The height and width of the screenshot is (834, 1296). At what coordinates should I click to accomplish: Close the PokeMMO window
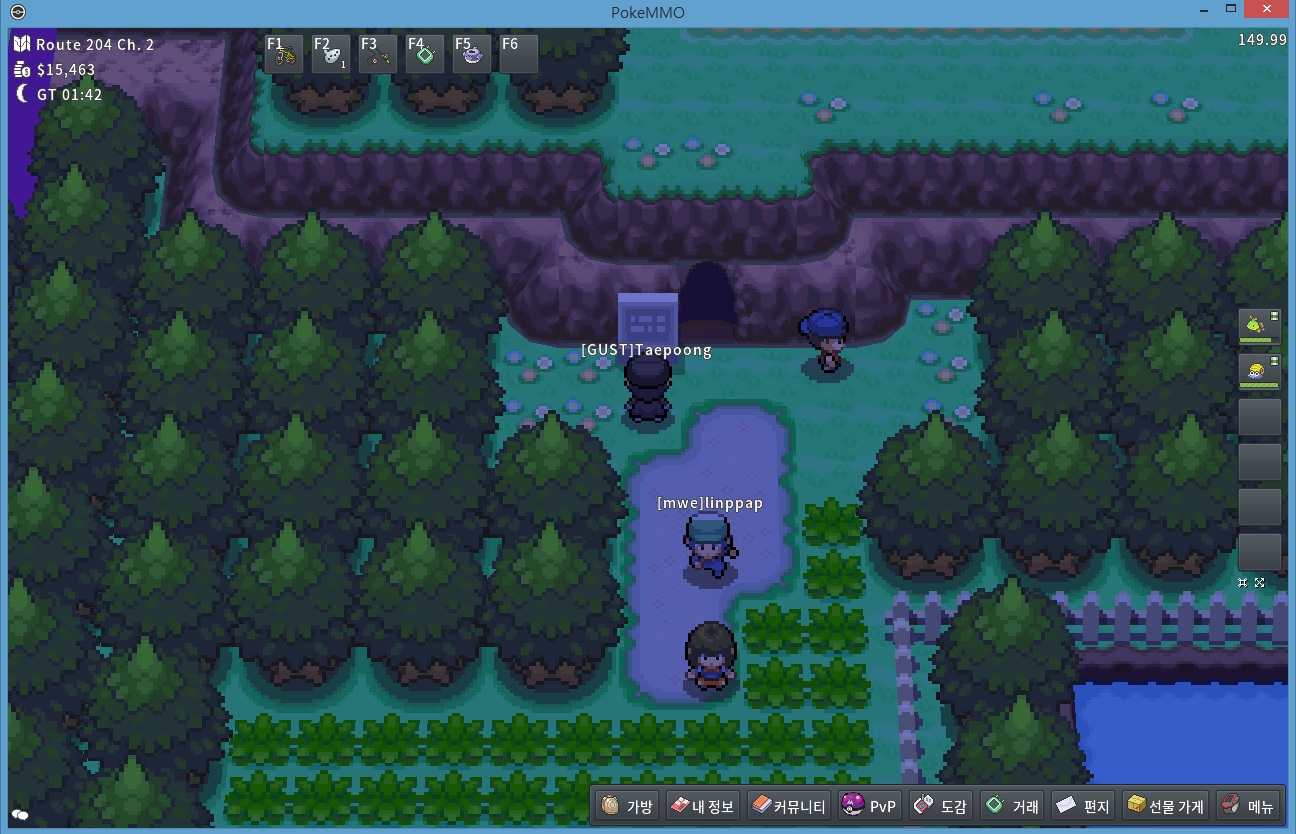coord(1269,11)
